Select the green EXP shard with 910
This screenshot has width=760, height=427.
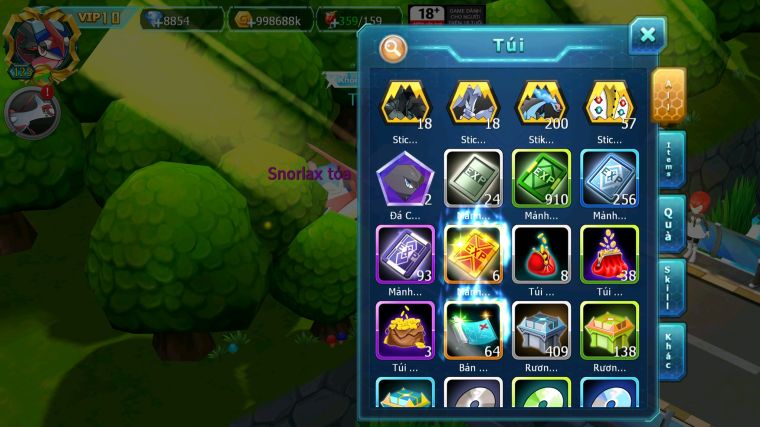541,178
